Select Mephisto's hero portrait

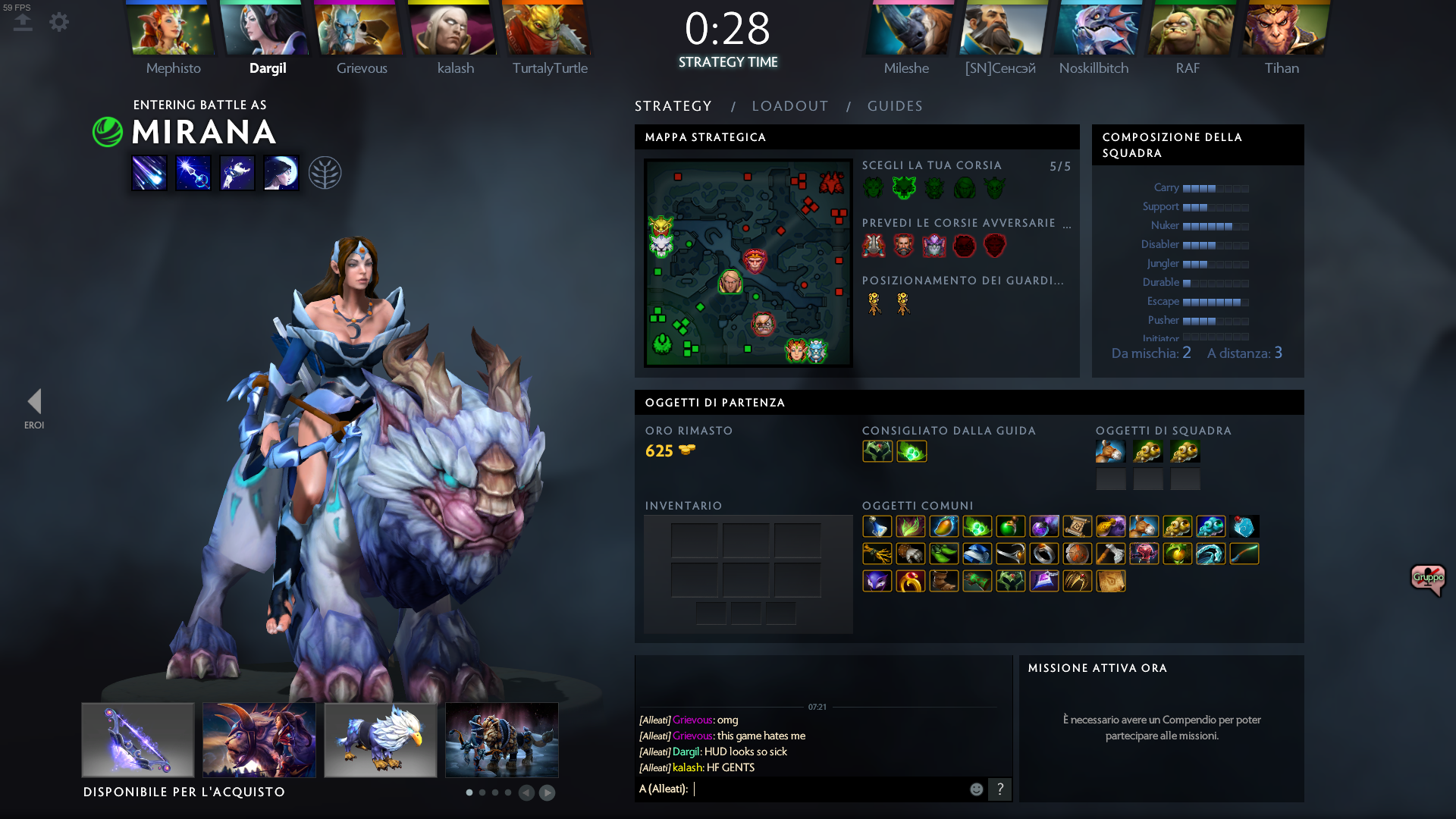coord(172,30)
